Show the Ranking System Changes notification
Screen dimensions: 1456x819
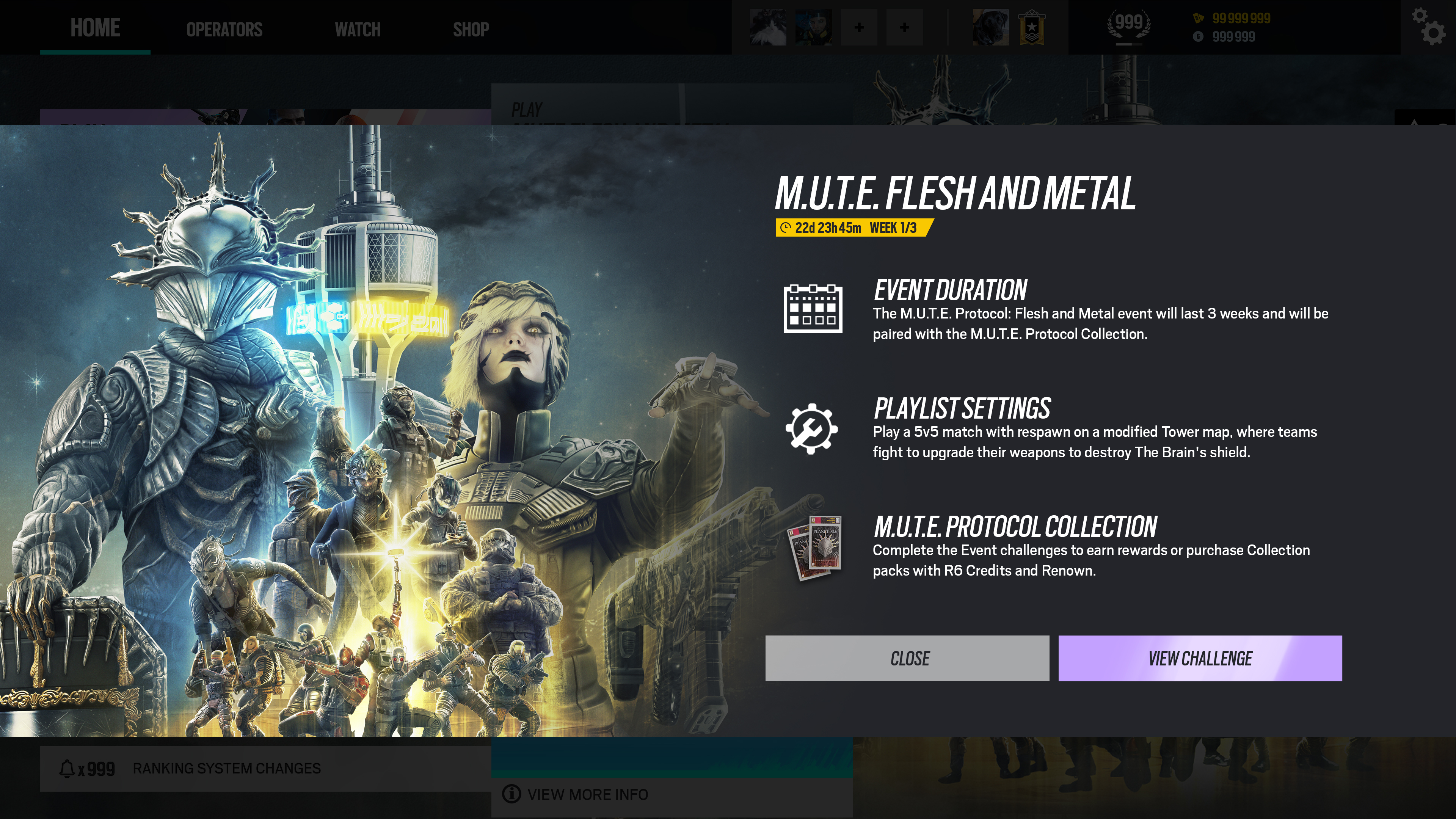pyautogui.click(x=226, y=768)
